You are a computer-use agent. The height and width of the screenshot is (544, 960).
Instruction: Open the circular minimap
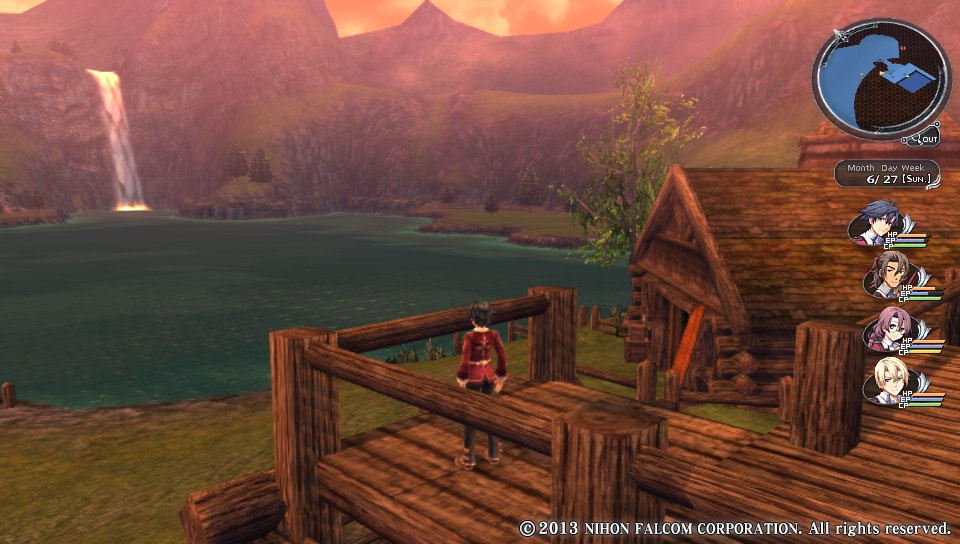pos(880,78)
